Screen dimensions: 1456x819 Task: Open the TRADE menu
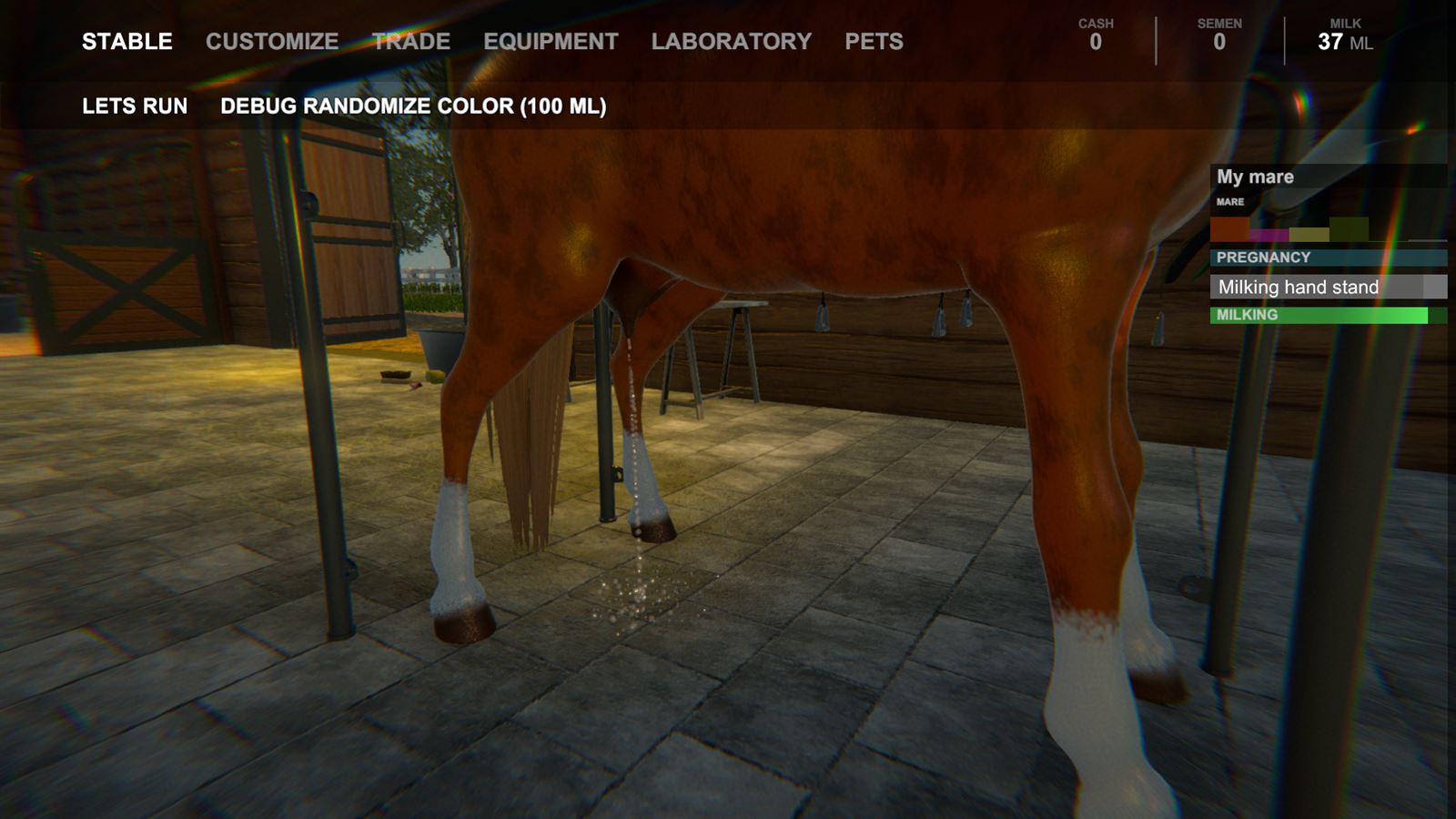click(x=409, y=41)
